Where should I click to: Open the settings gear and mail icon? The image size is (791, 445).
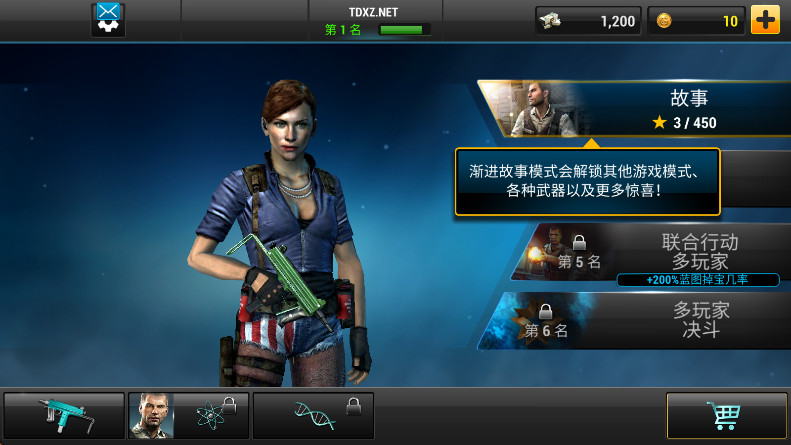coord(108,19)
